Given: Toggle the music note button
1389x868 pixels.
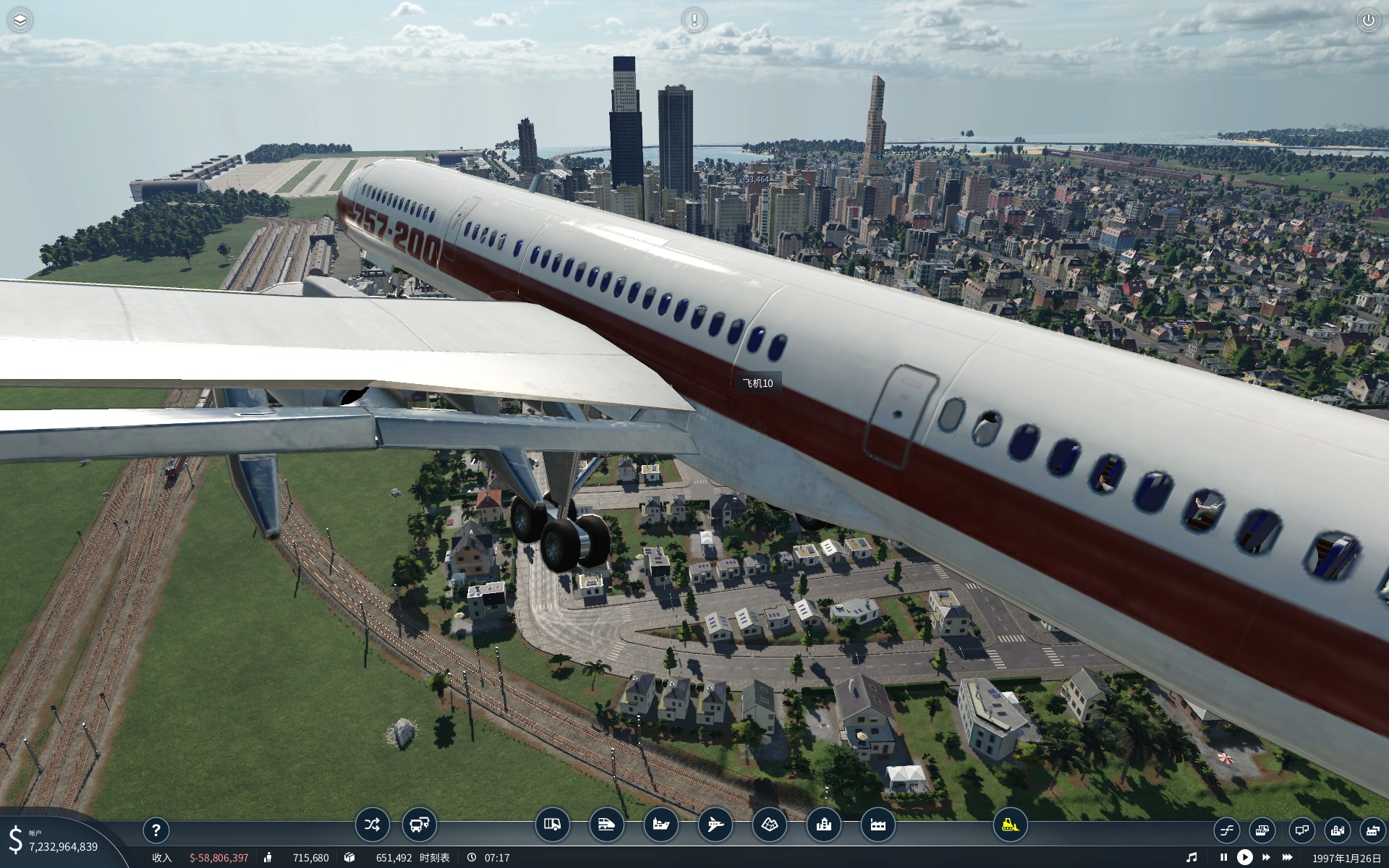Looking at the screenshot, I should click(x=1192, y=857).
